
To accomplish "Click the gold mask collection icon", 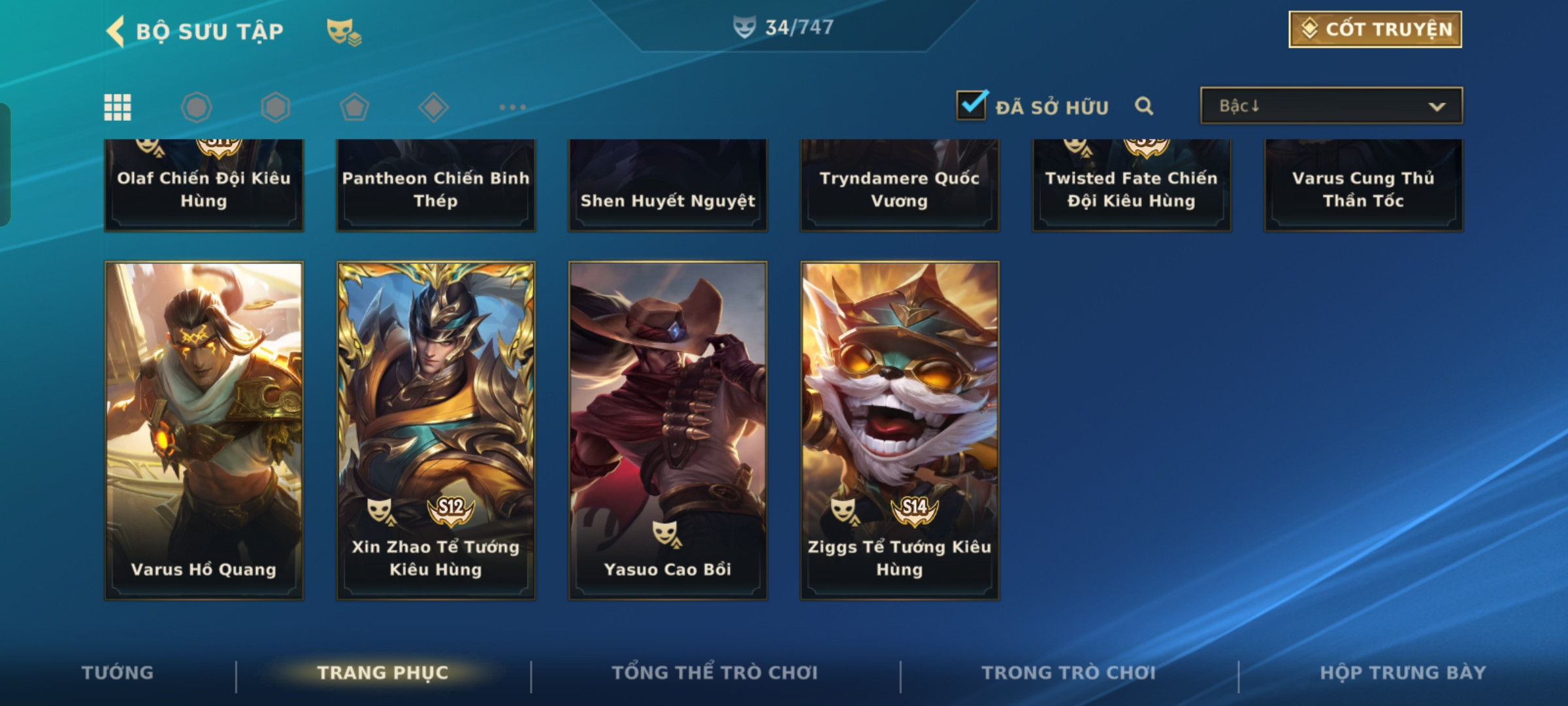I will 344,32.
